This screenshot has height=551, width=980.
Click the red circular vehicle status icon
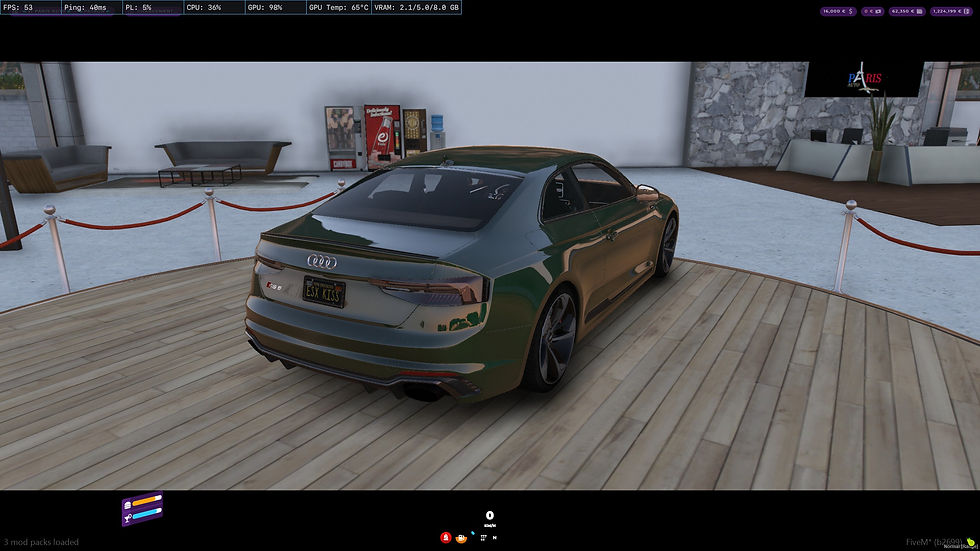[x=446, y=537]
